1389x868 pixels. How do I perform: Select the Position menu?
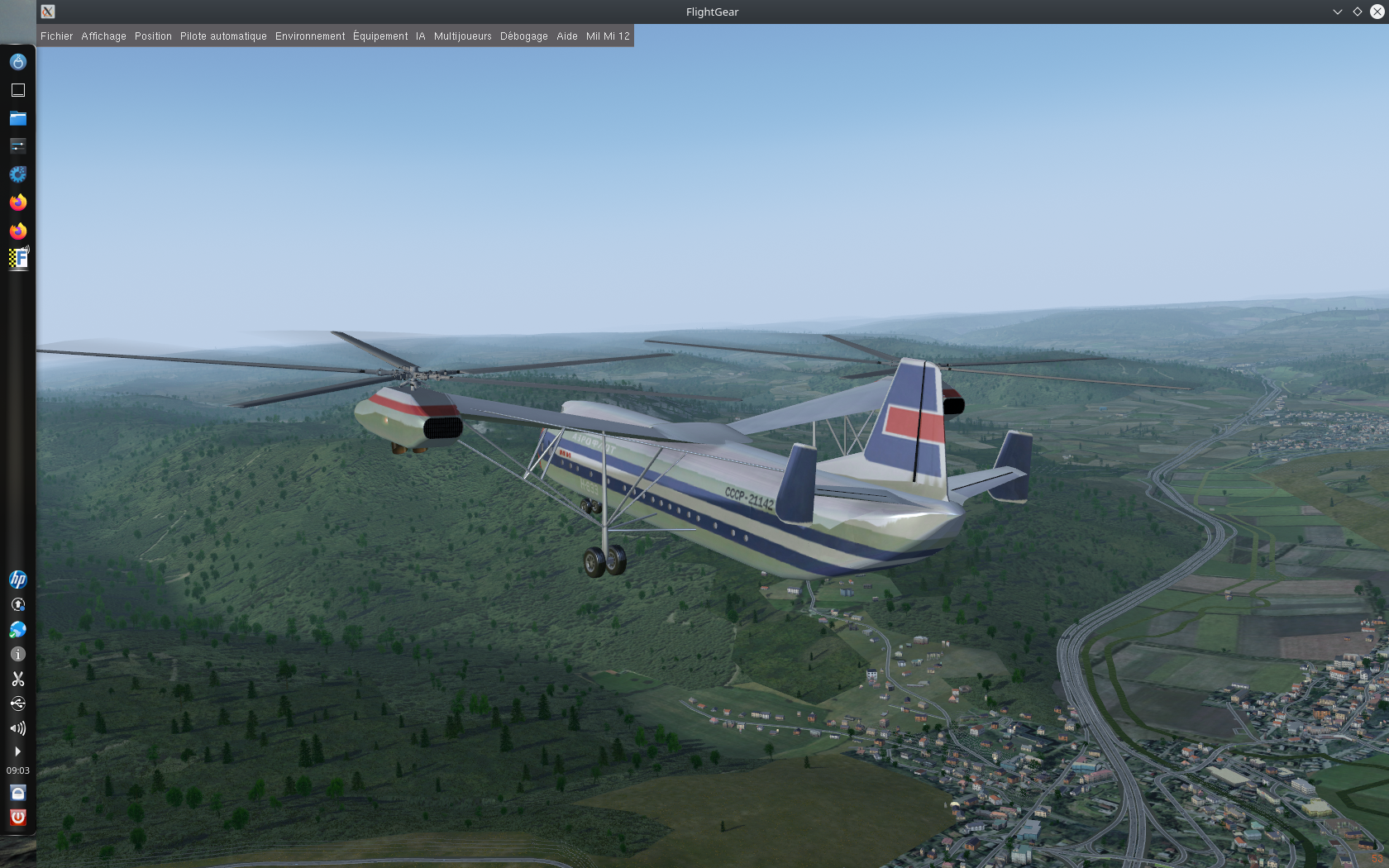point(153,36)
